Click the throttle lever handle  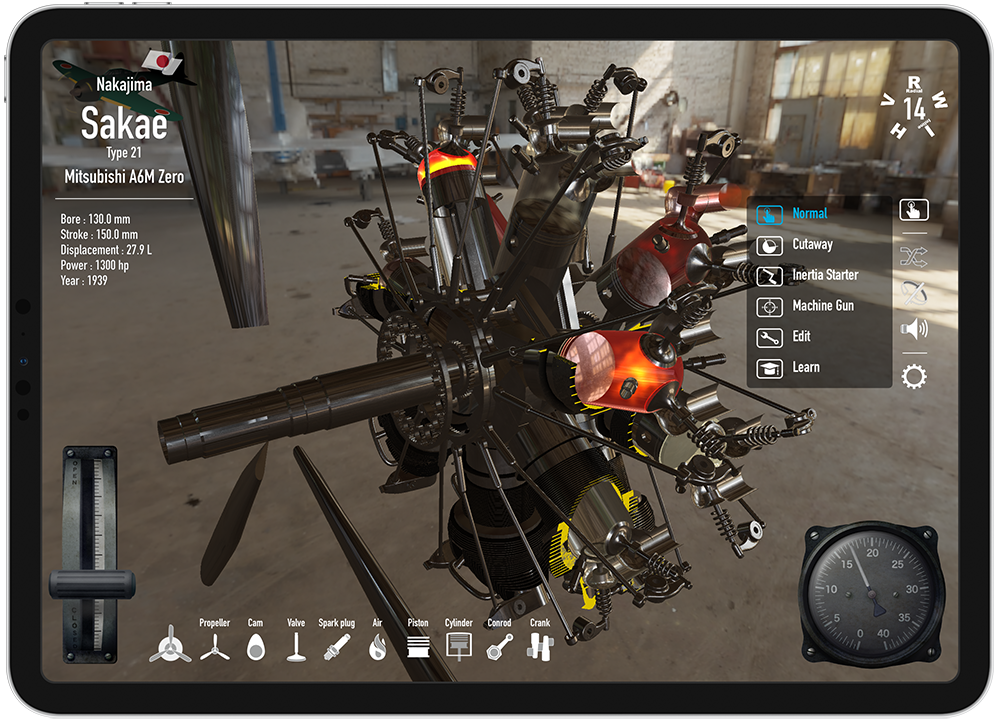91,584
